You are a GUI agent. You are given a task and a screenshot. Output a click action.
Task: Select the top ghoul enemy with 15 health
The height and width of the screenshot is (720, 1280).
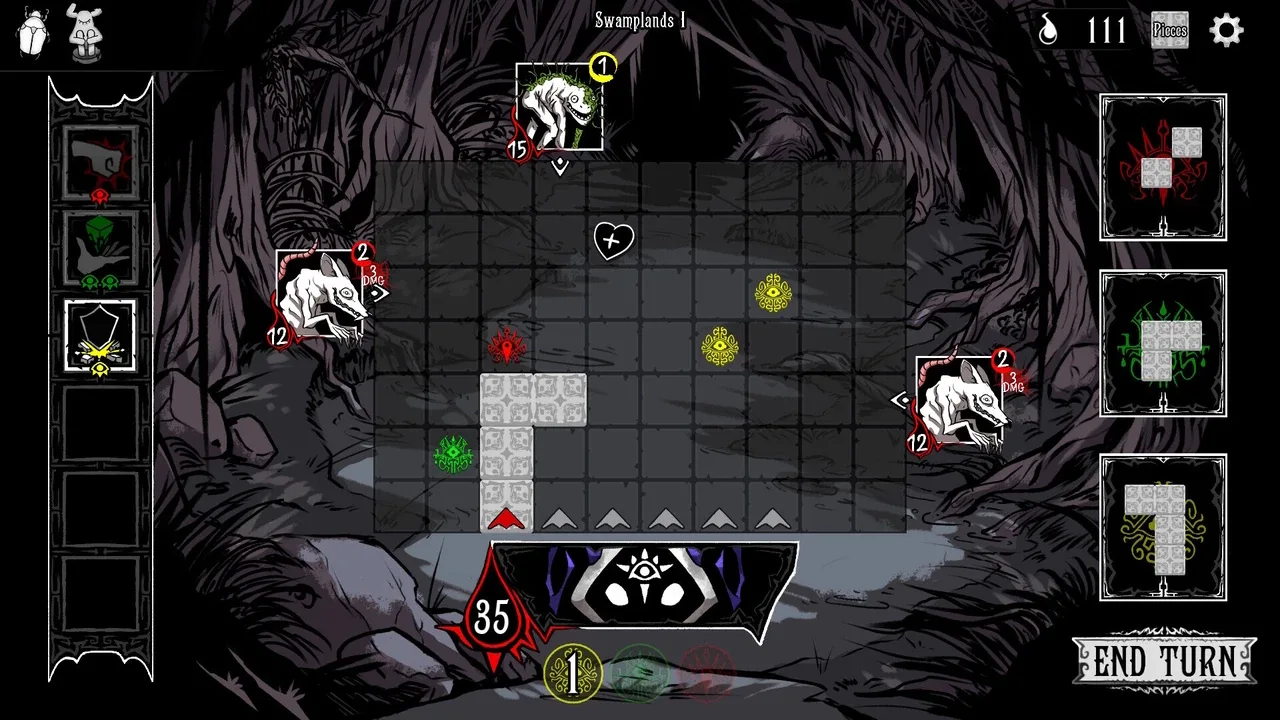click(x=559, y=107)
